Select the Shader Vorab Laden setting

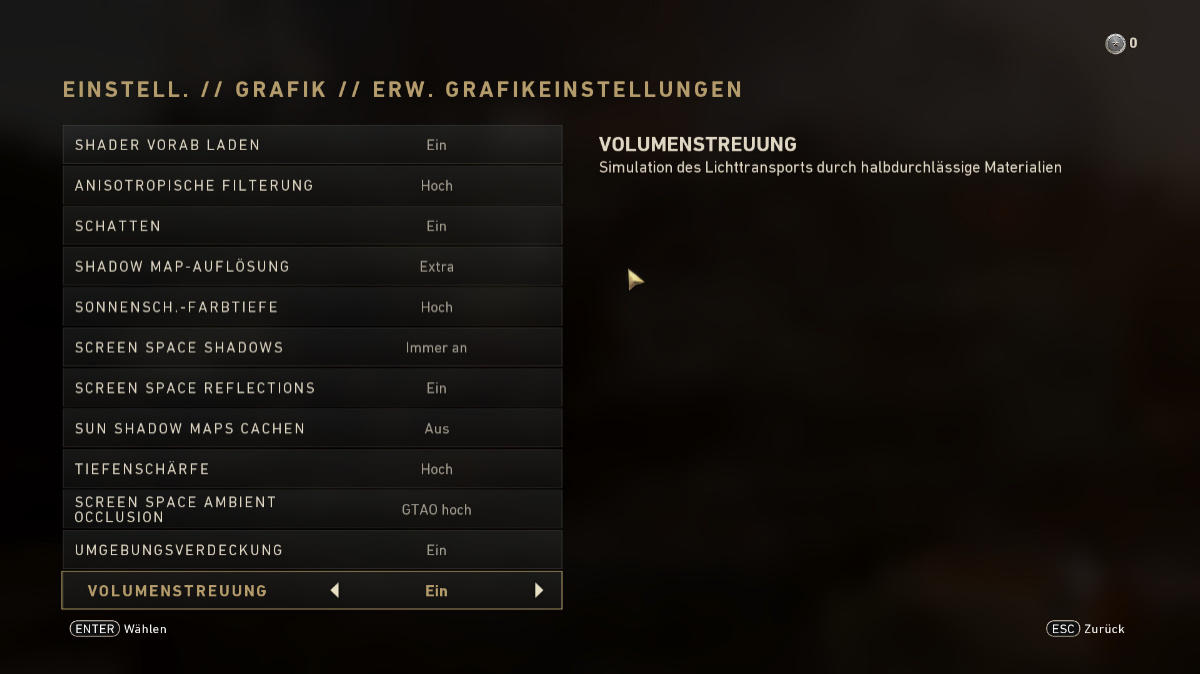tap(312, 145)
